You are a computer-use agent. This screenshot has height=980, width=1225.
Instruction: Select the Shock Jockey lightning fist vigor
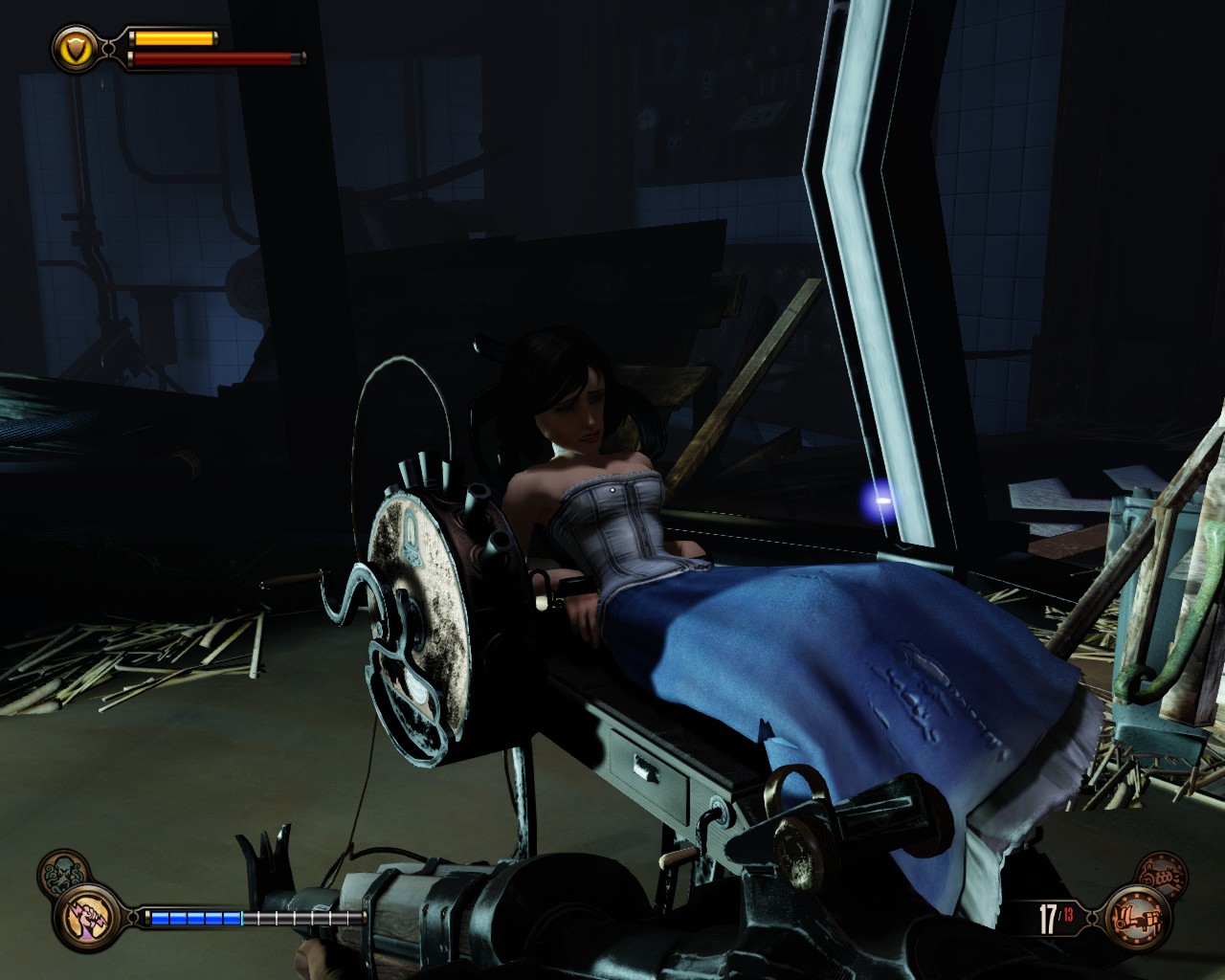[89, 918]
